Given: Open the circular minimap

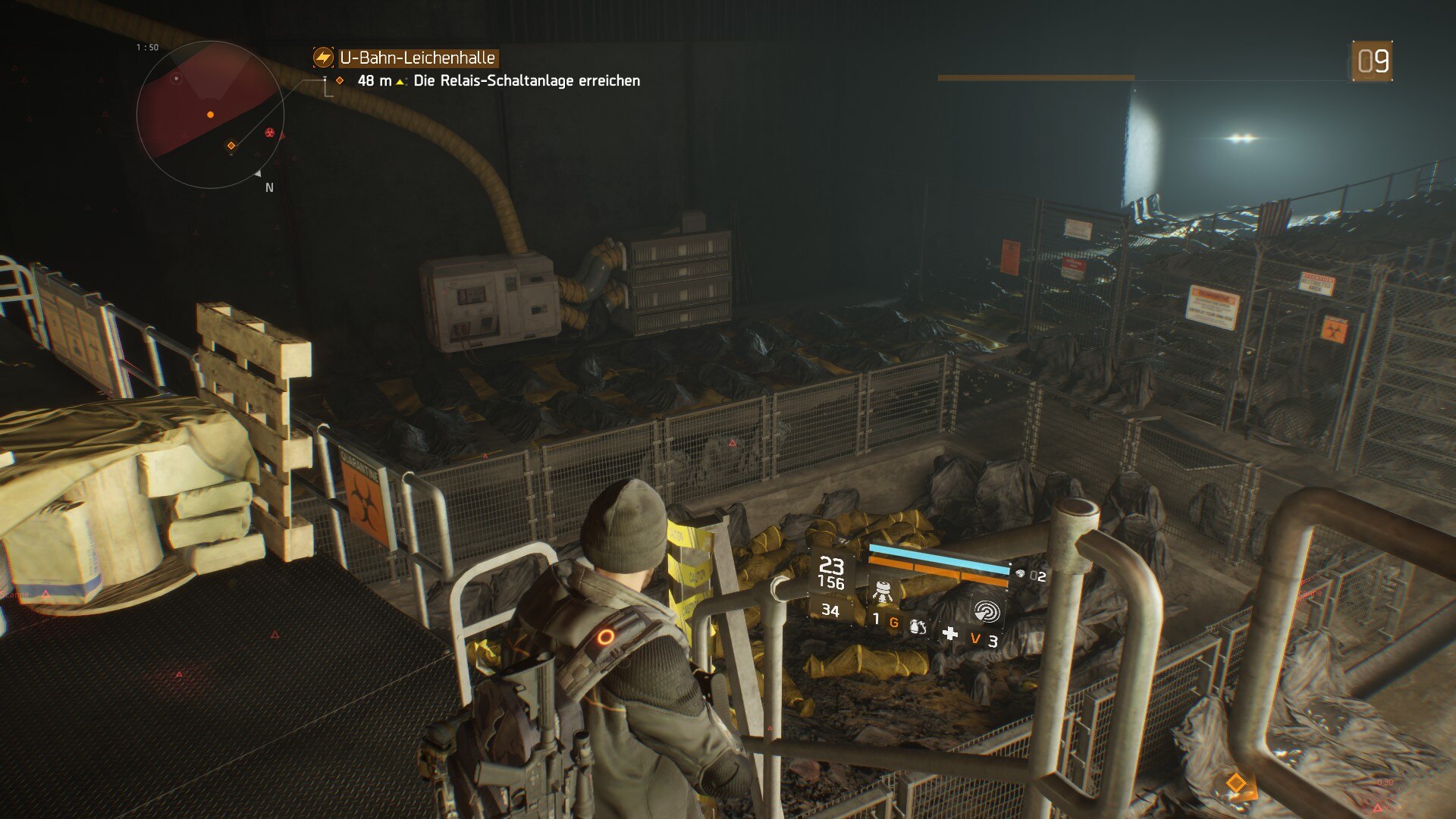Looking at the screenshot, I should tap(210, 115).
